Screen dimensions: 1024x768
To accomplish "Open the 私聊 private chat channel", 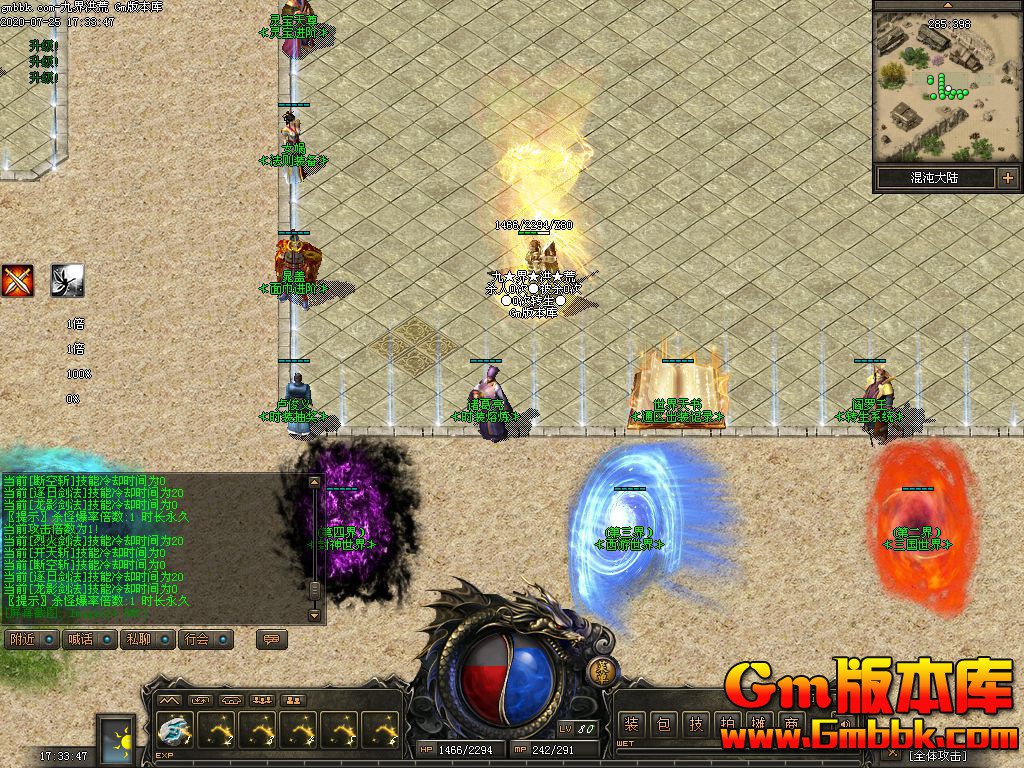I will point(148,639).
